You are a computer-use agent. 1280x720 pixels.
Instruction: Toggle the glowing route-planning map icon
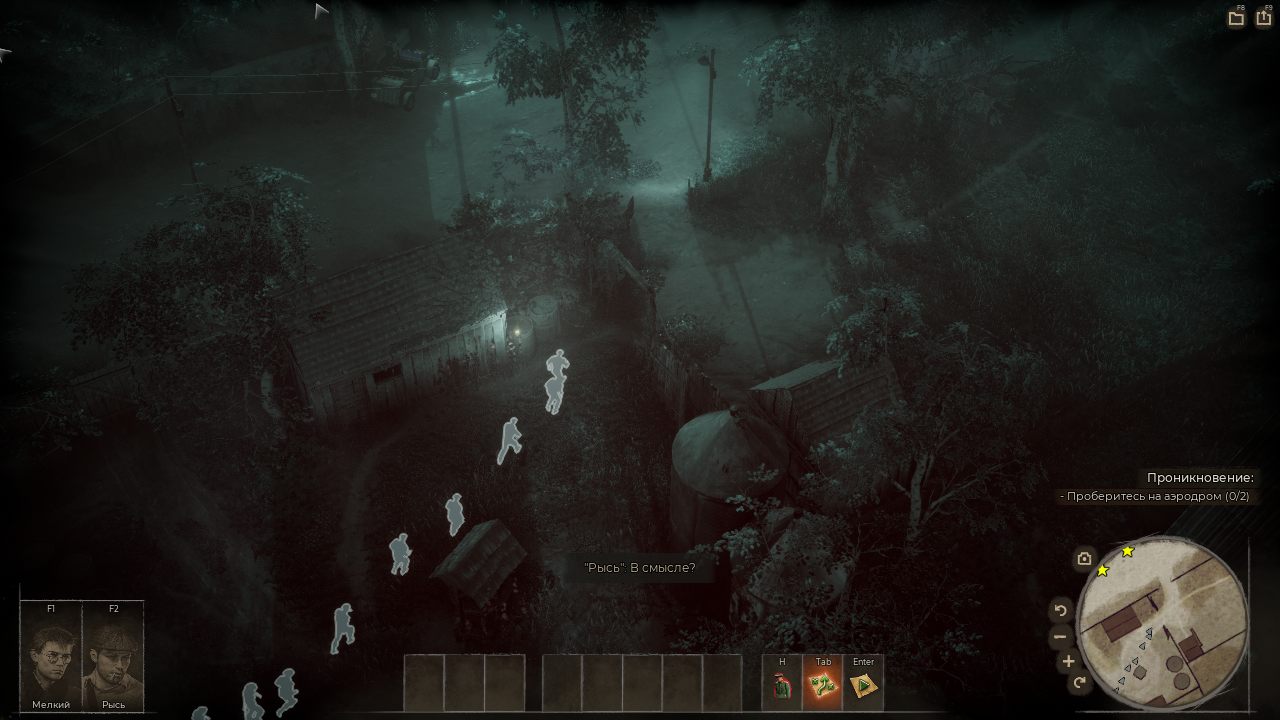tap(822, 685)
